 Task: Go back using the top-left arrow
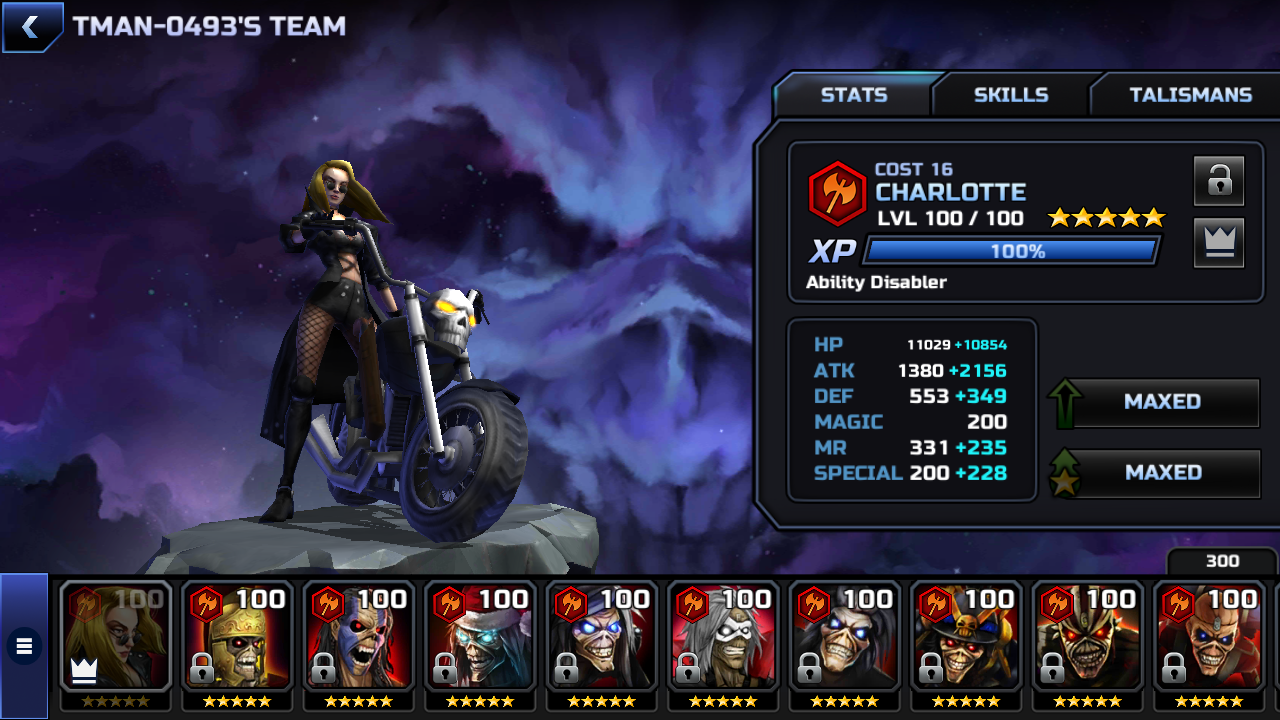[x=31, y=27]
